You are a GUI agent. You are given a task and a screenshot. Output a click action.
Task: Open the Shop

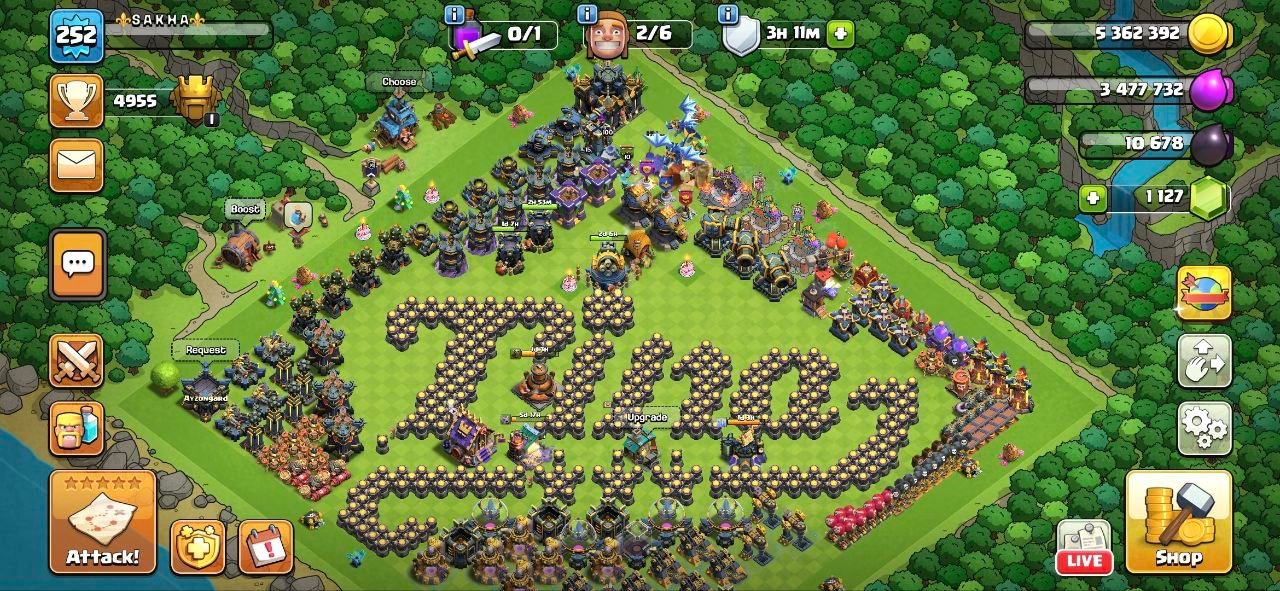(x=1178, y=523)
